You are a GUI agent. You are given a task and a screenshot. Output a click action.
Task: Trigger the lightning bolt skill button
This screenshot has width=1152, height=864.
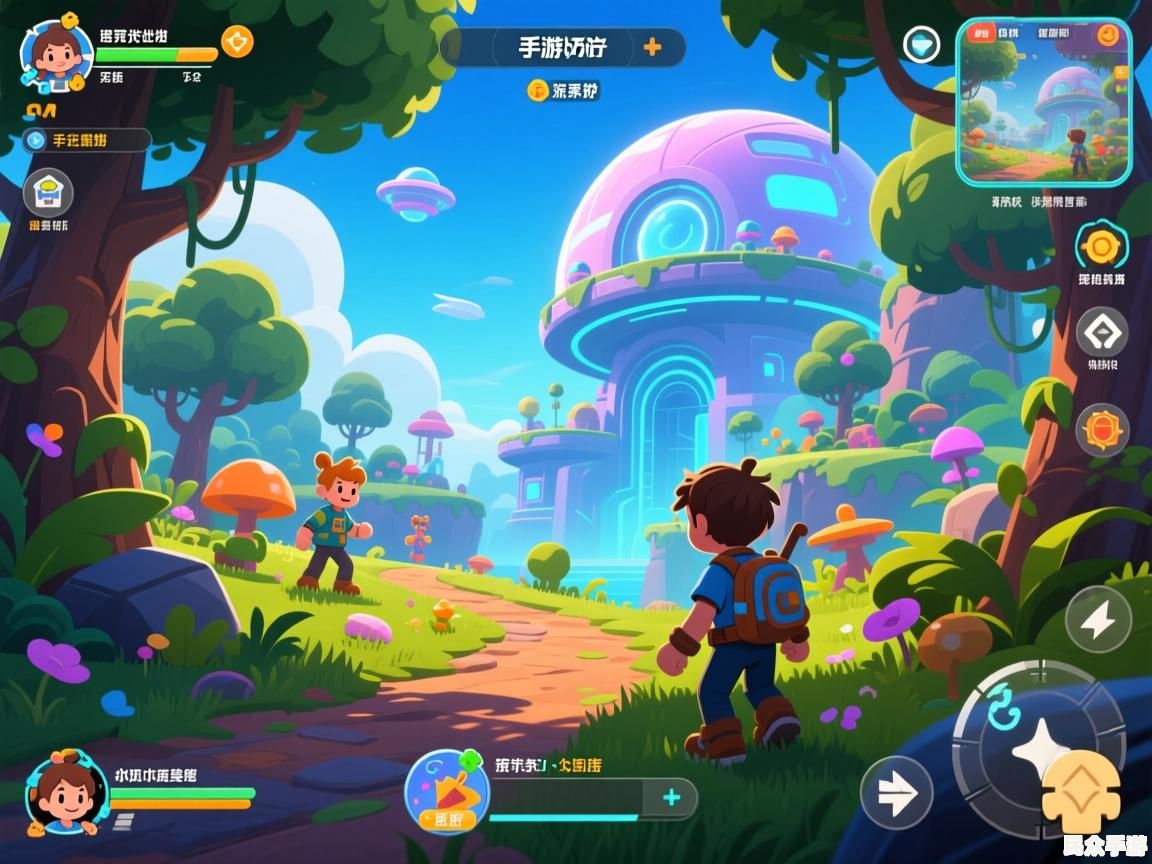[1098, 620]
